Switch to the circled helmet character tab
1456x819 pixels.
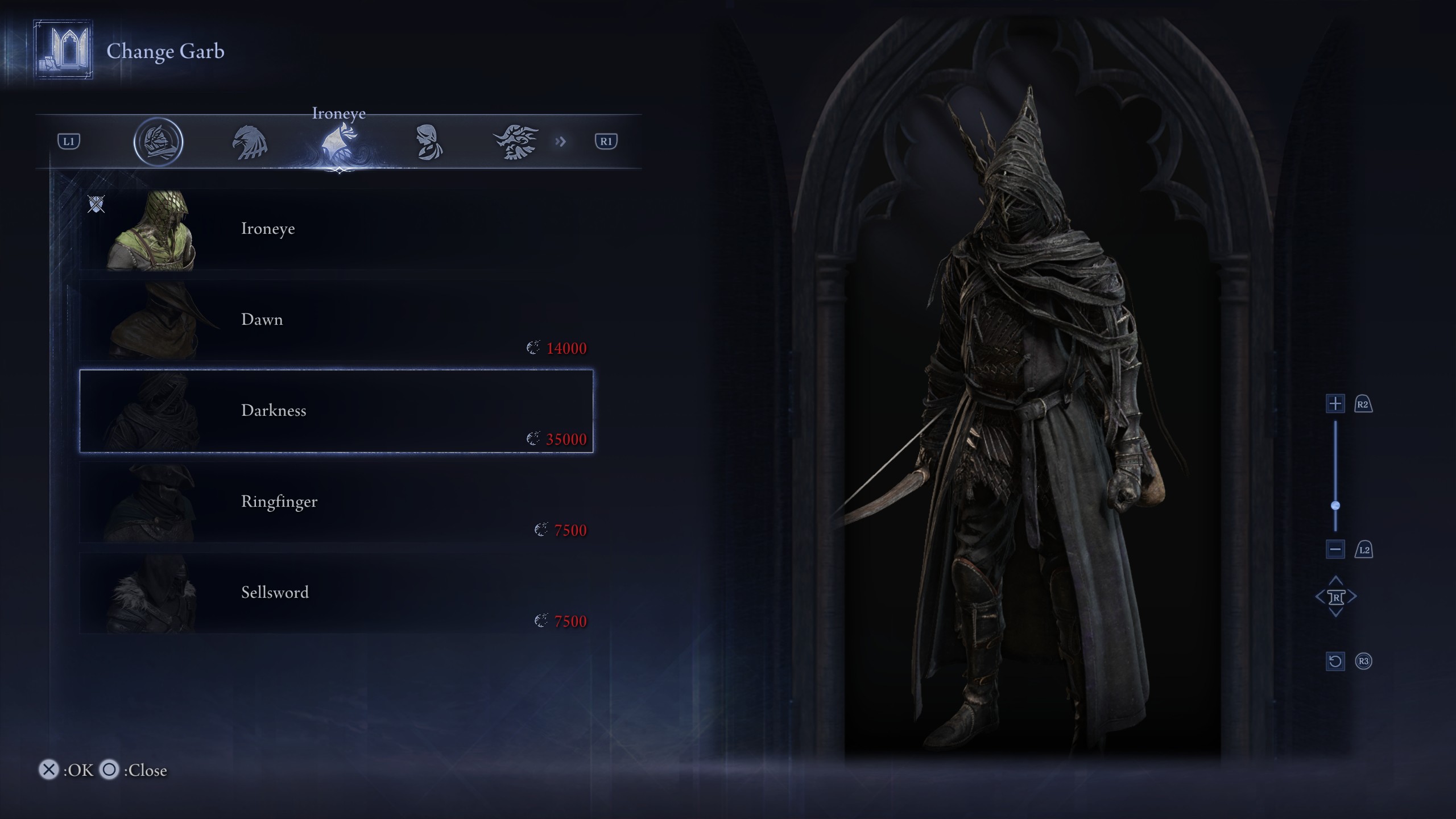(x=158, y=142)
